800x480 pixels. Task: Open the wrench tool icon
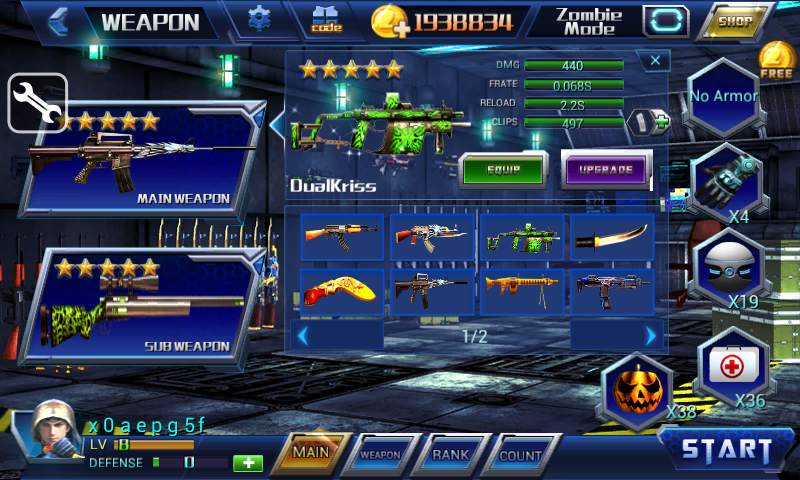[37, 102]
